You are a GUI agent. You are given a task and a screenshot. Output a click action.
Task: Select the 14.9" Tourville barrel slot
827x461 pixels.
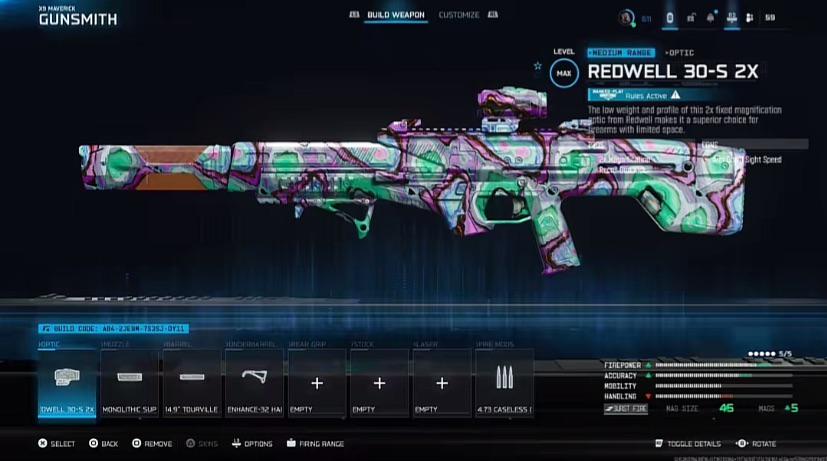(x=191, y=384)
